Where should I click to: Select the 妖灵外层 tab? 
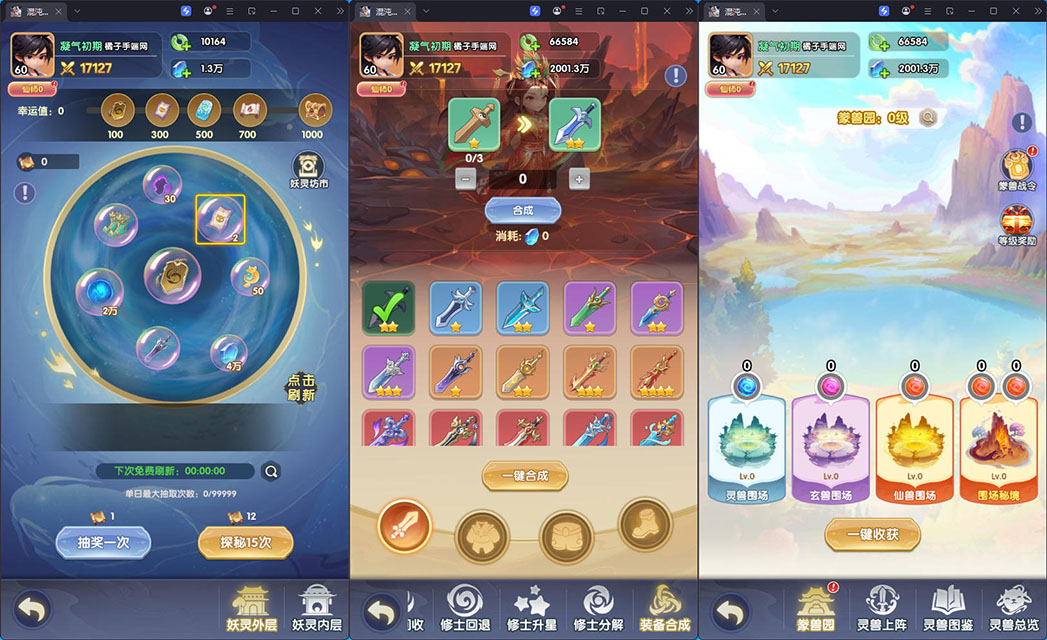coord(250,608)
